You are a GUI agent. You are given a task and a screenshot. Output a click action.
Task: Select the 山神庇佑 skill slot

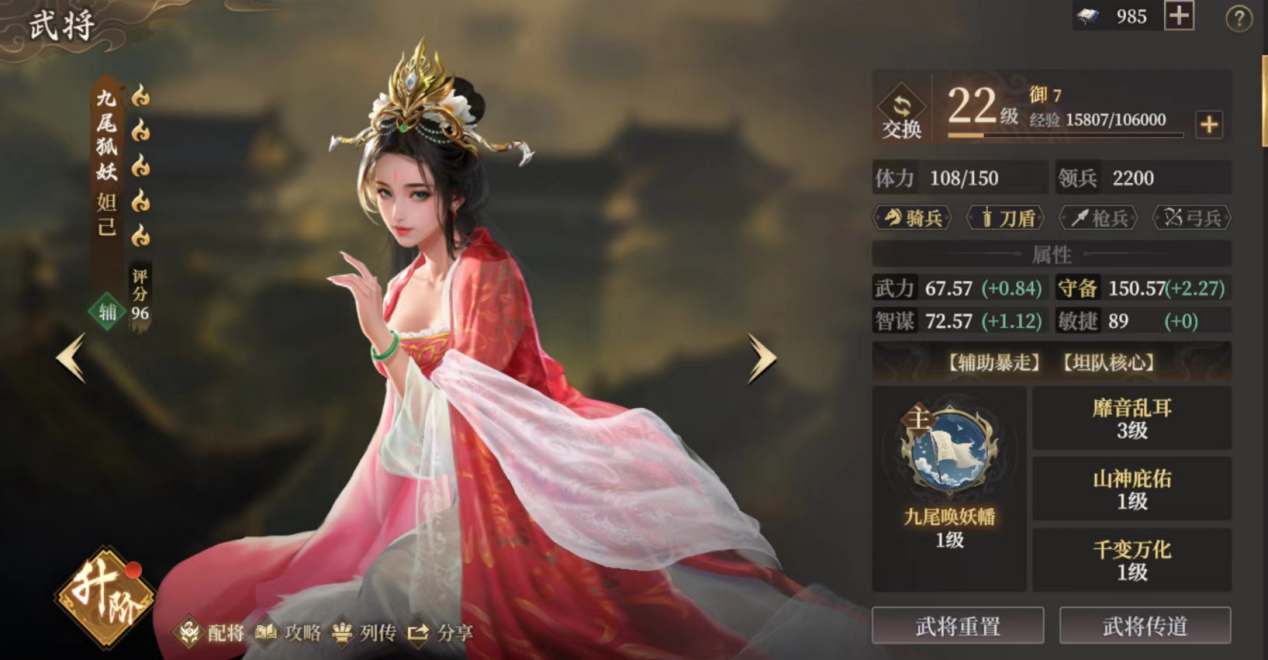click(x=1132, y=489)
